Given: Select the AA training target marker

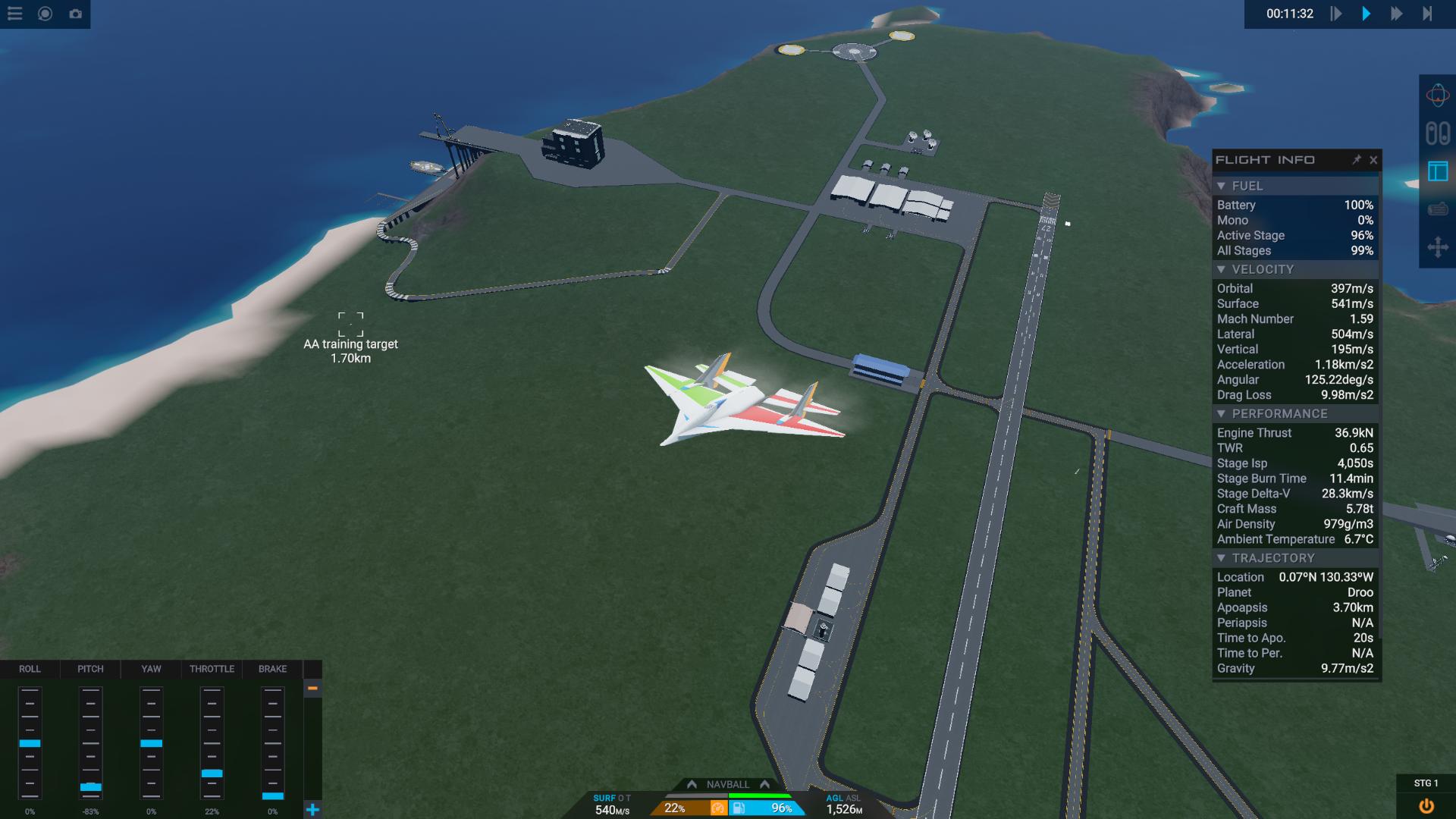Looking at the screenshot, I should click(350, 324).
